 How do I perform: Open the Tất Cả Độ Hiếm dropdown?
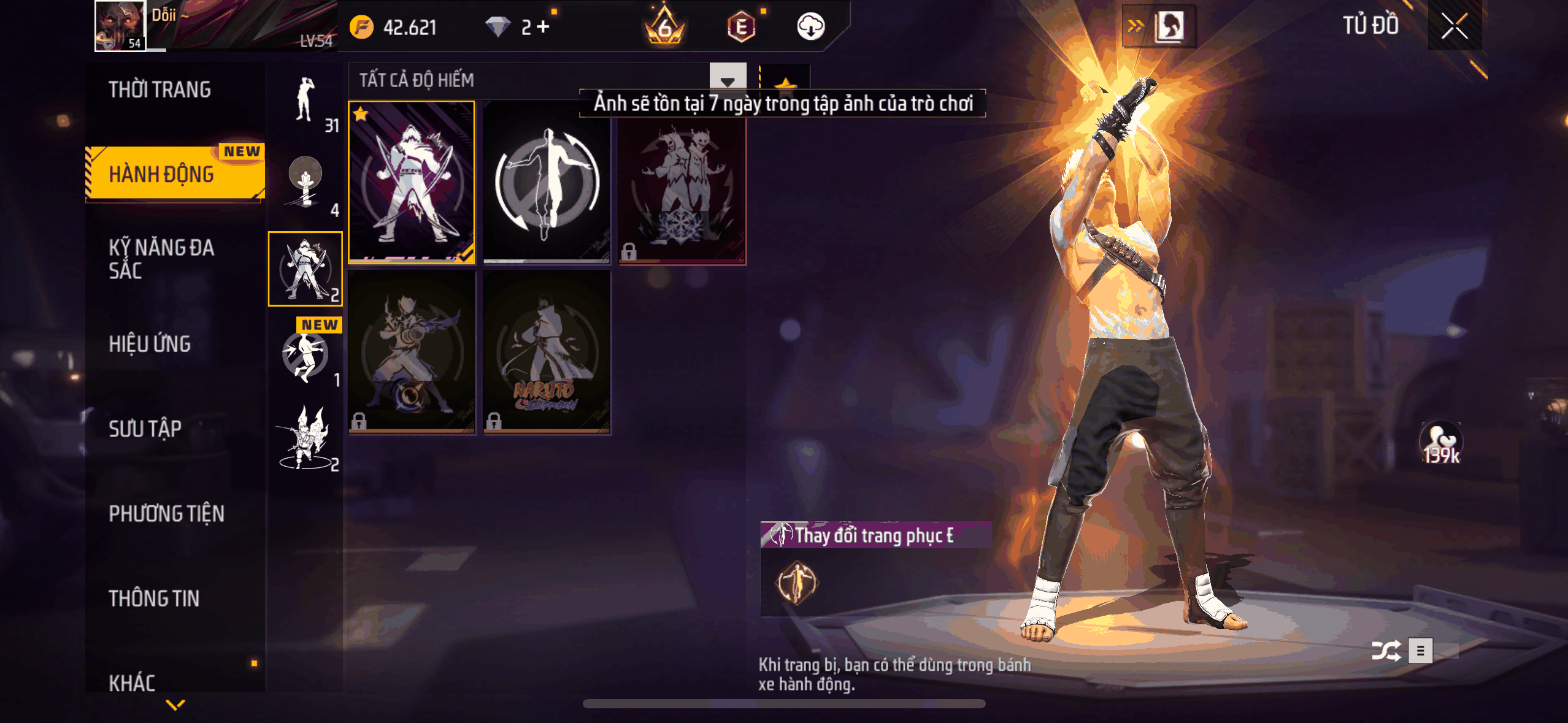coord(728,80)
